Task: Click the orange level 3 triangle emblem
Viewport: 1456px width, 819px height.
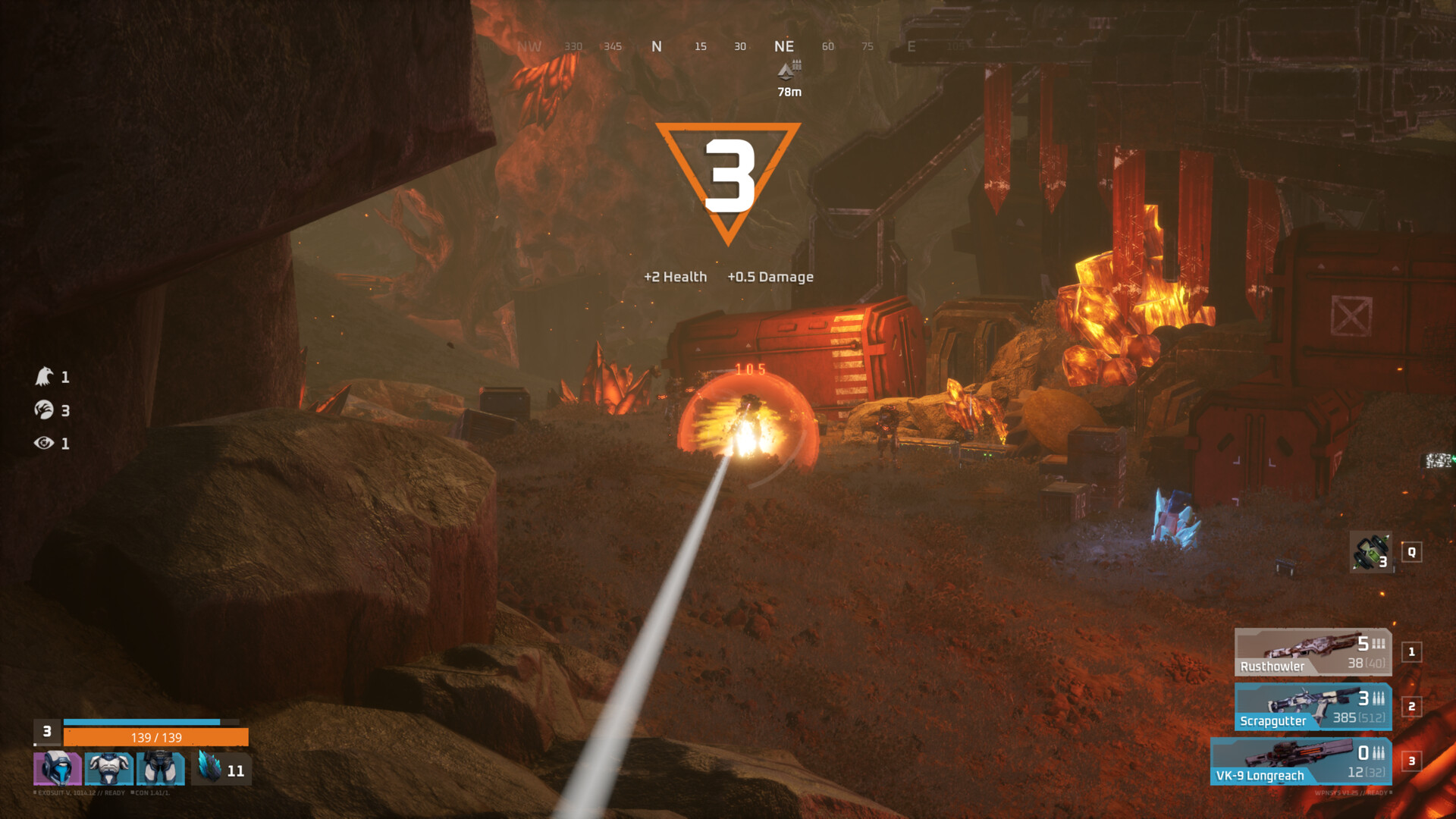Action: (x=728, y=179)
